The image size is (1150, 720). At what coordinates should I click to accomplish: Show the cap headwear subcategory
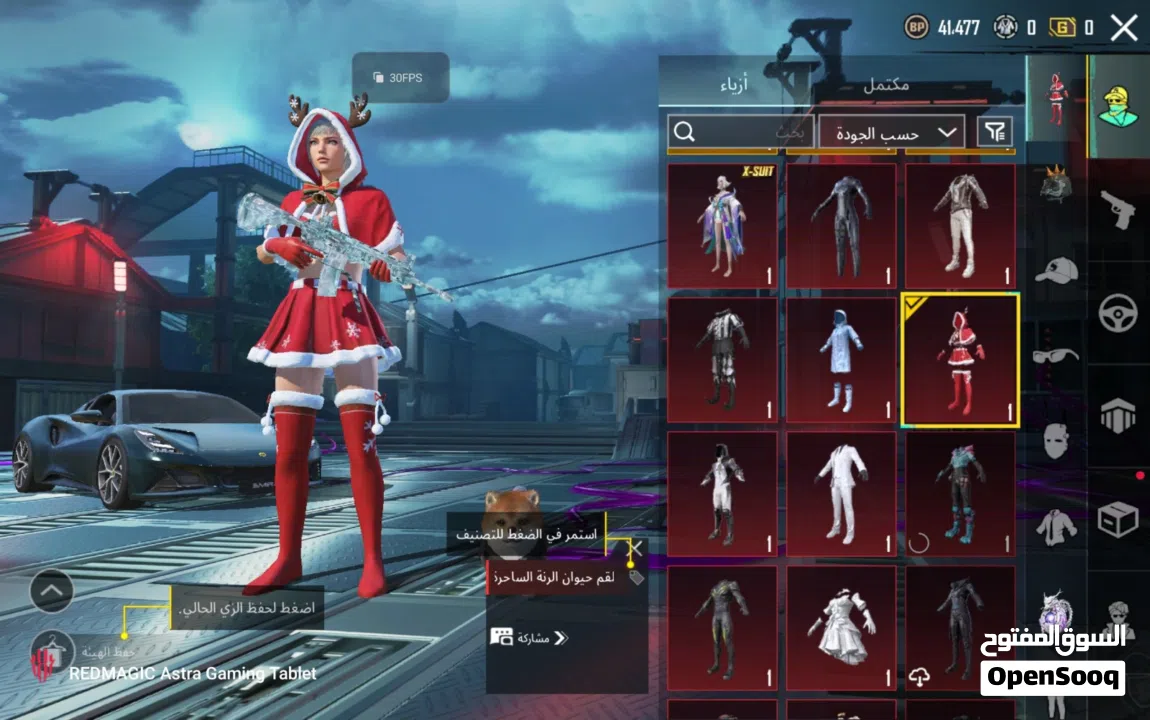tap(1055, 271)
